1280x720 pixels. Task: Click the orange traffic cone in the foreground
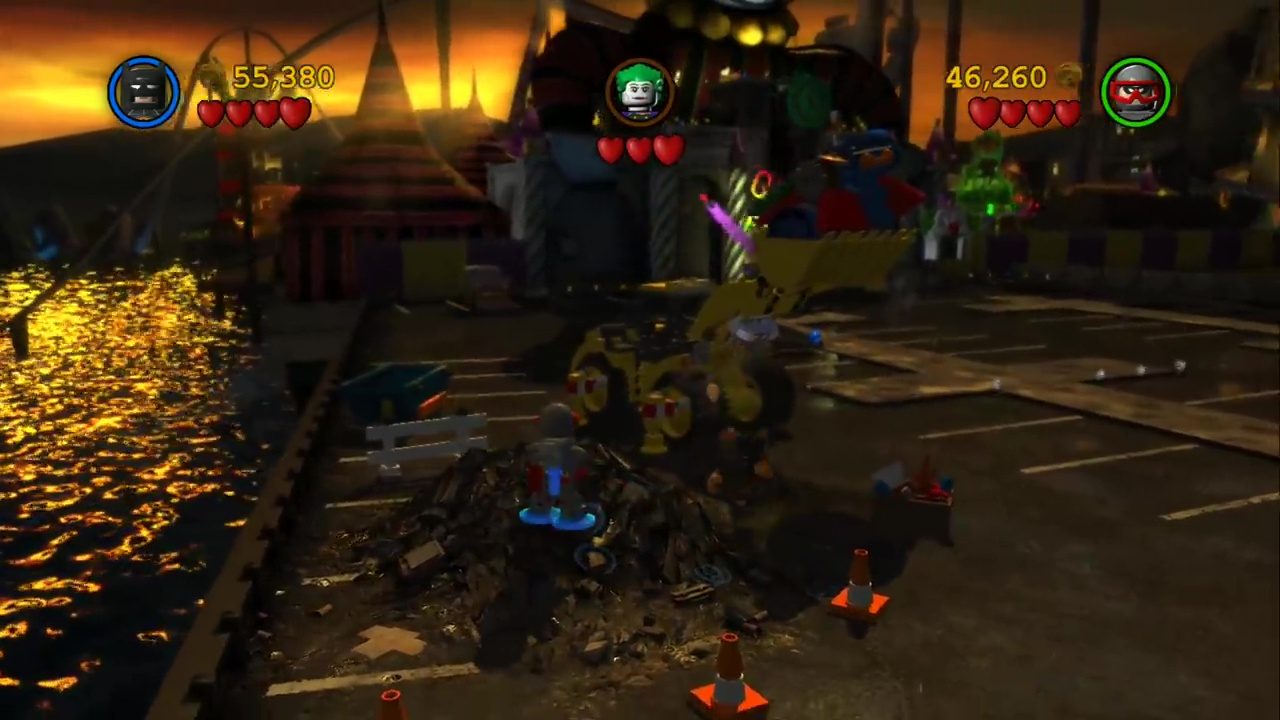727,690
